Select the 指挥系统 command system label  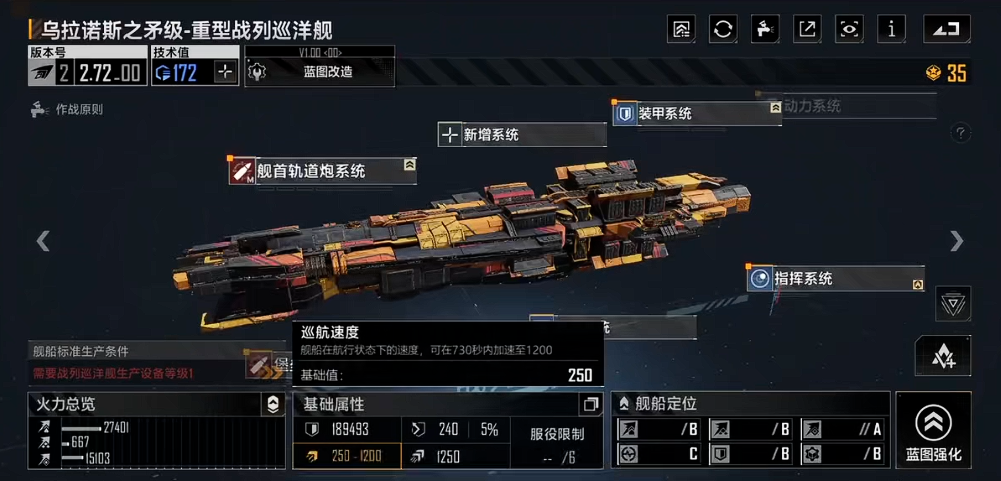(834, 279)
